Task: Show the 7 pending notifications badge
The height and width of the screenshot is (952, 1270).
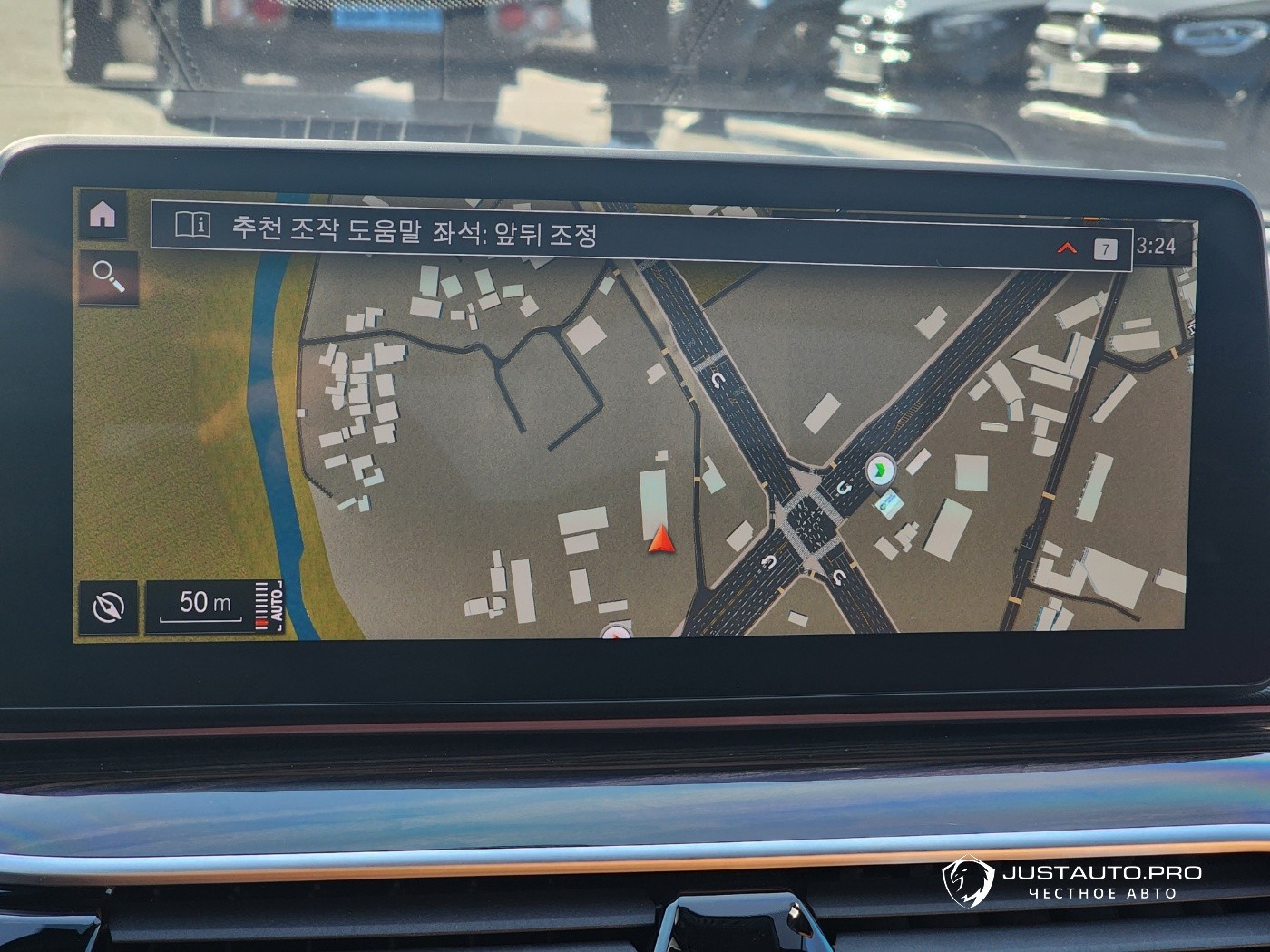Action: (x=1105, y=248)
